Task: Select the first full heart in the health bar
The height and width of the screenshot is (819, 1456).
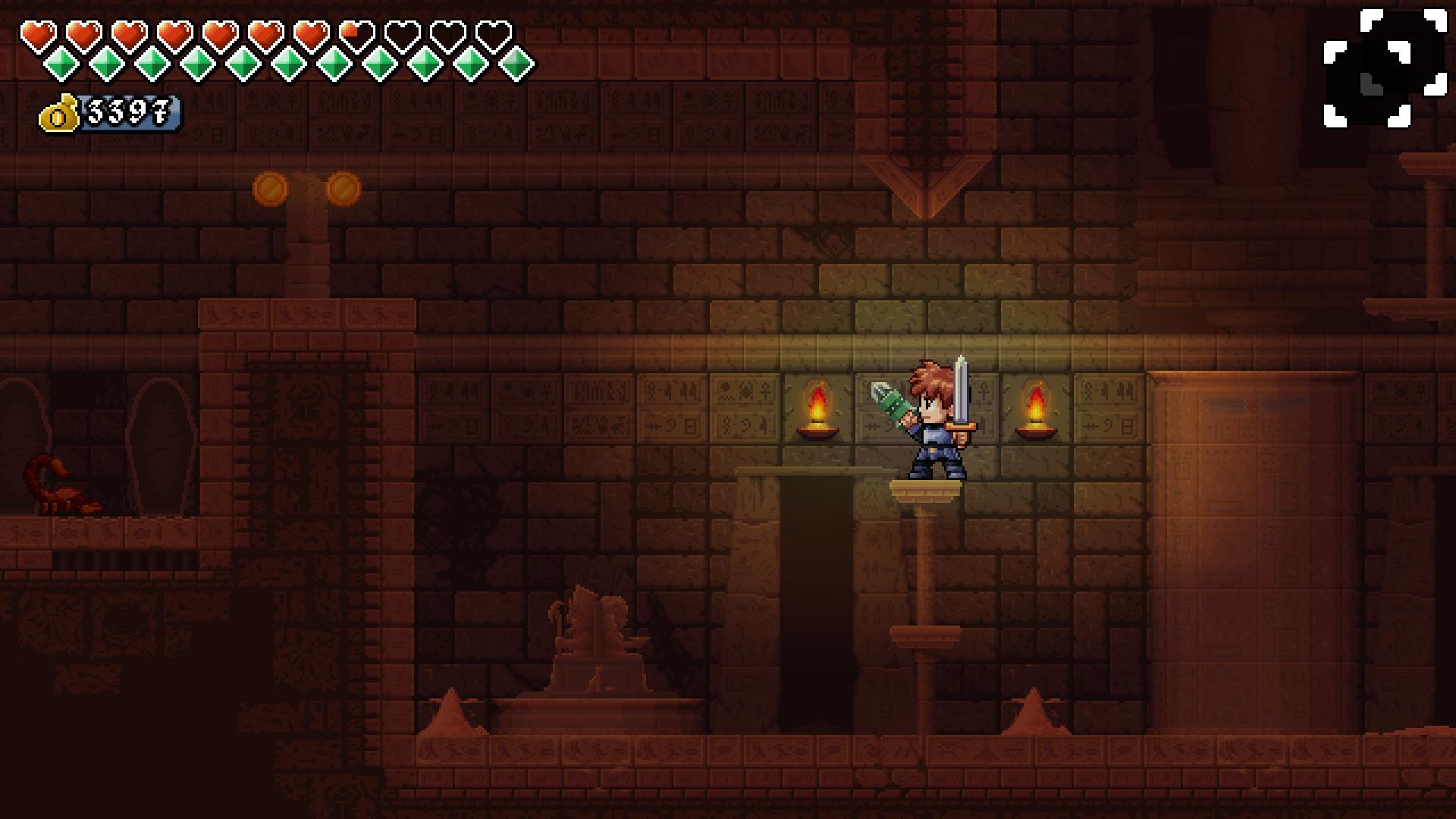Action: pos(38,33)
